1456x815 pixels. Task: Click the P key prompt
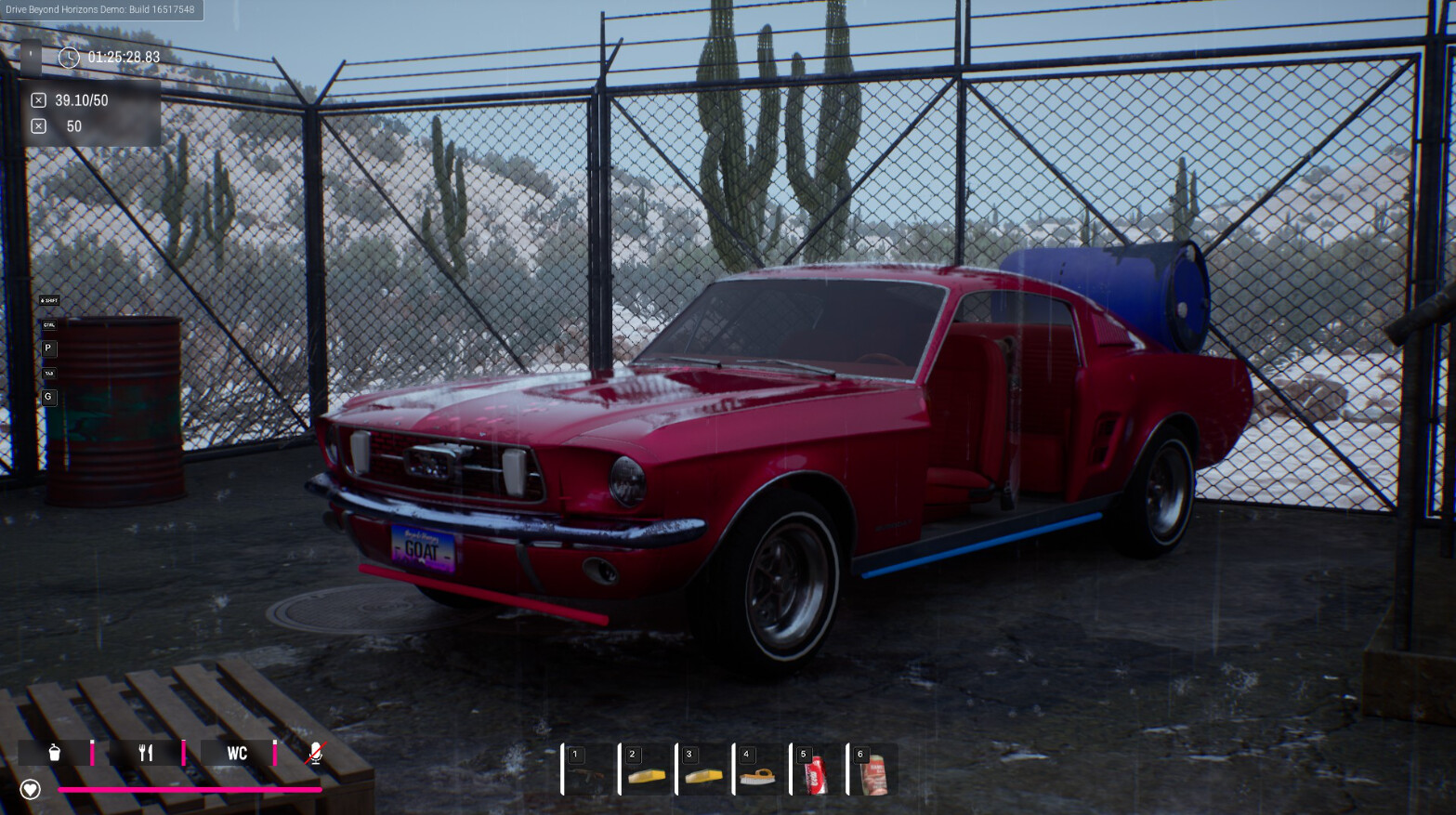(x=48, y=348)
